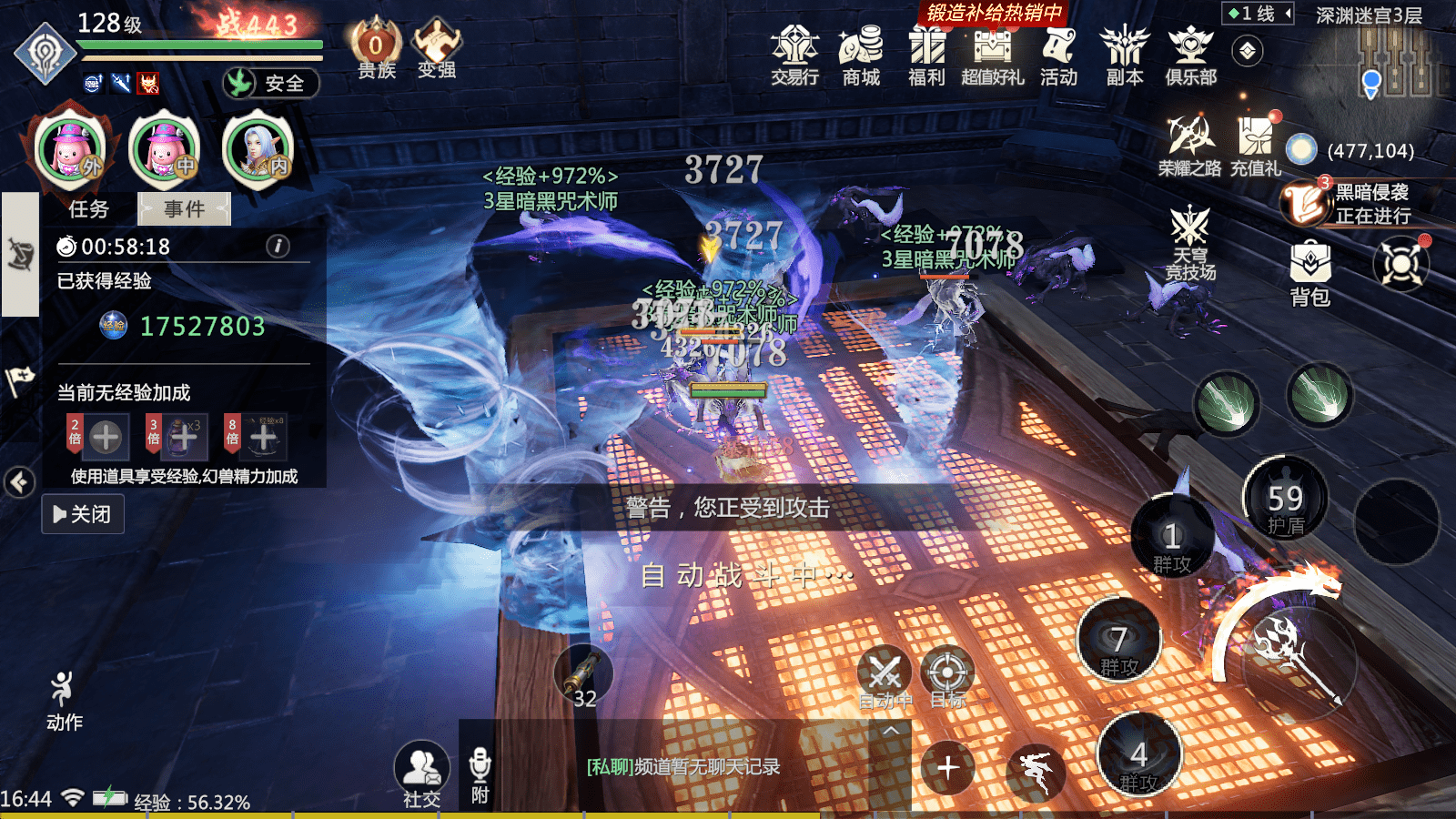Toggle the 自动中 auto-battle button
This screenshot has height=819, width=1456.
click(885, 678)
